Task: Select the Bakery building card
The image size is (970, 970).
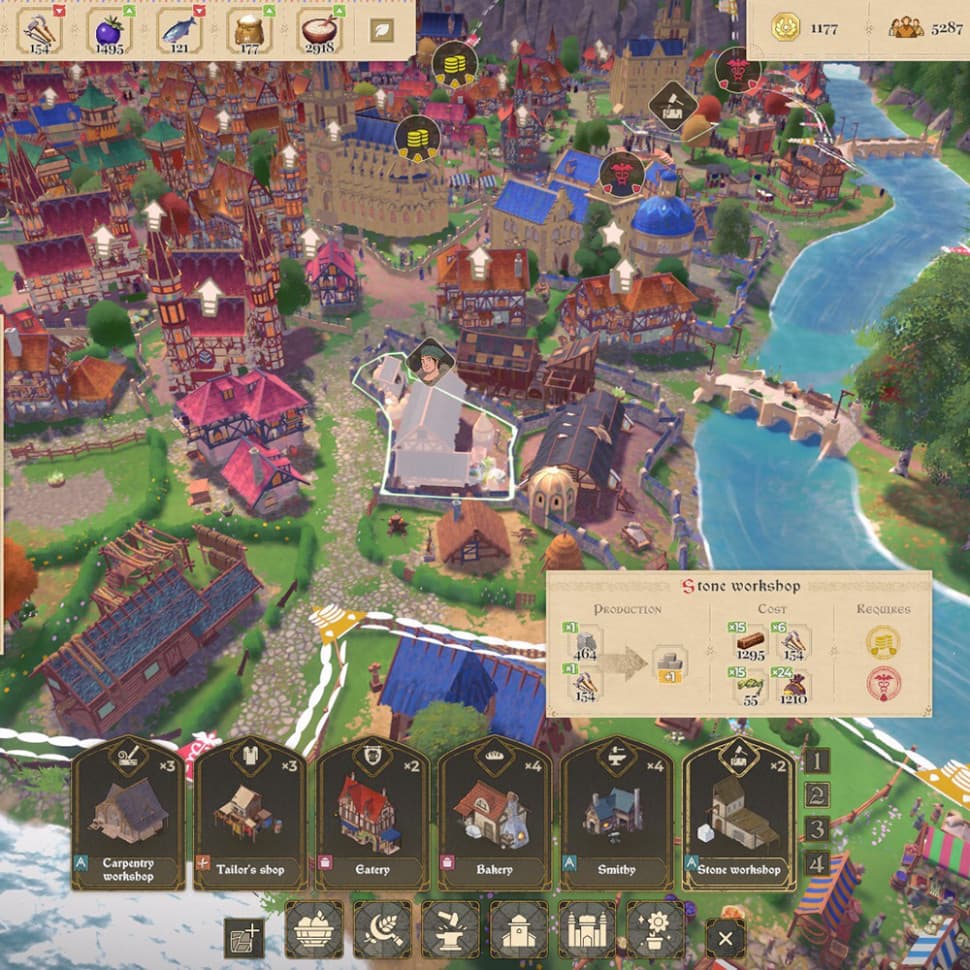Action: click(x=494, y=813)
